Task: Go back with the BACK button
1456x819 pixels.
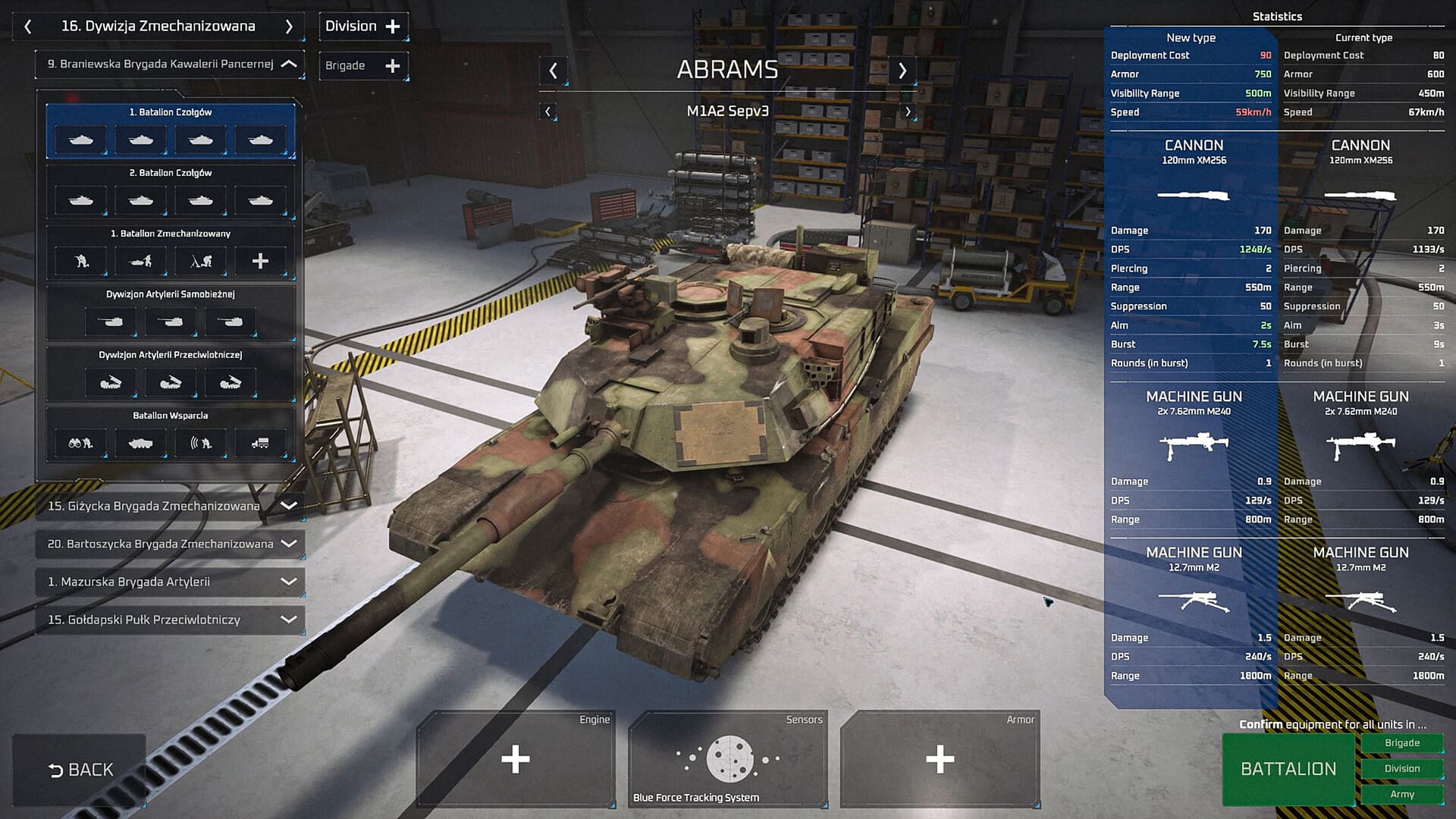Action: [x=80, y=770]
